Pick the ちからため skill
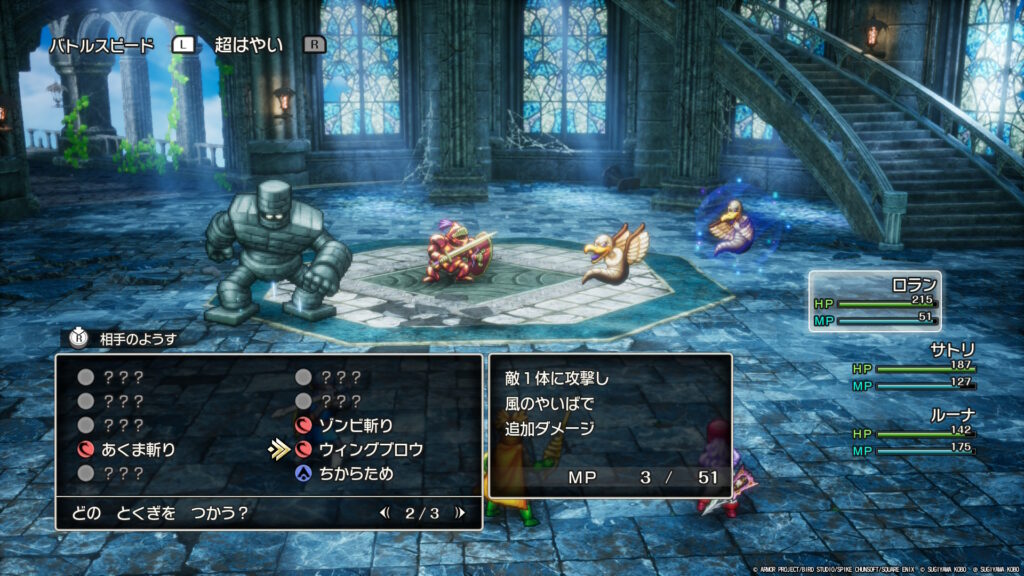Viewport: 1024px width, 576px height. 357,474
